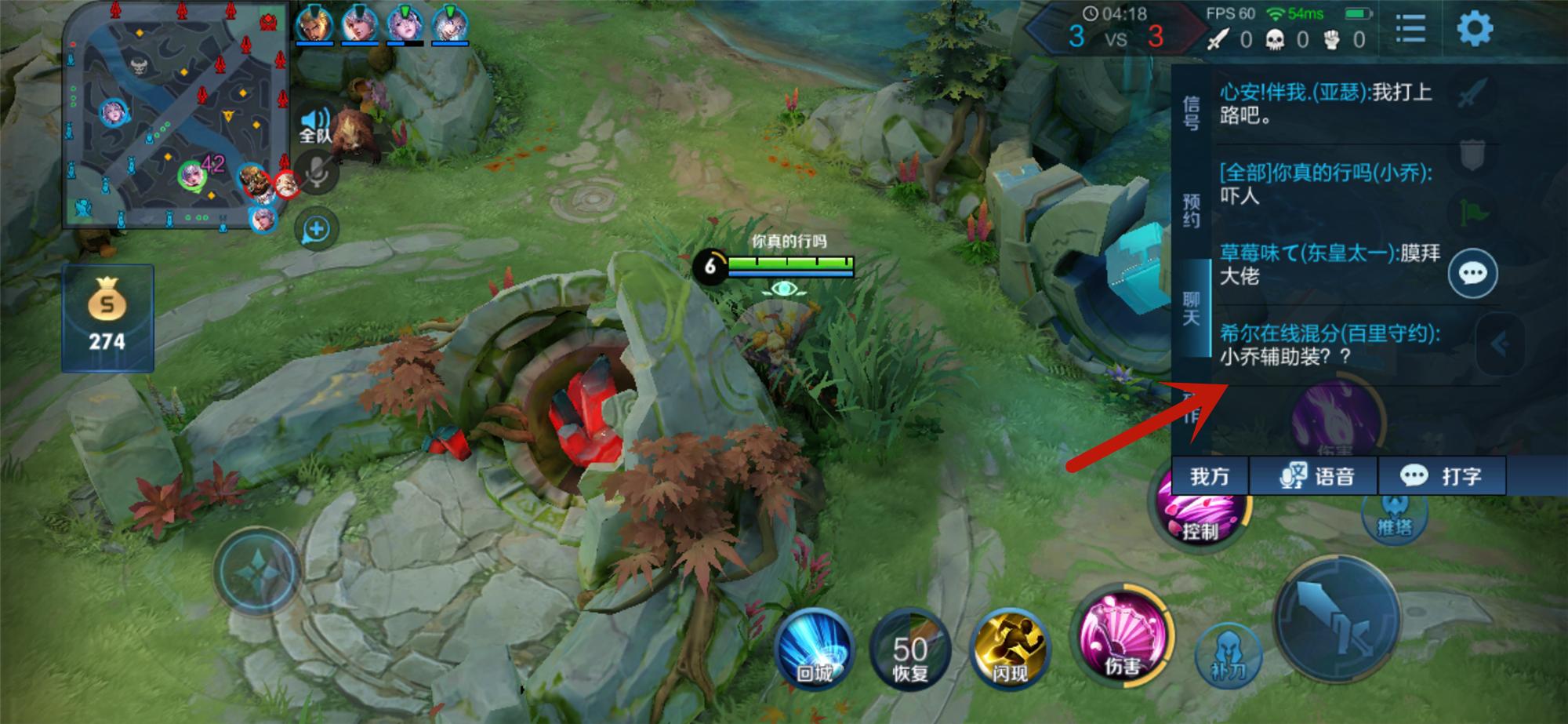Switch to the 信号 signal tab

point(1191,113)
